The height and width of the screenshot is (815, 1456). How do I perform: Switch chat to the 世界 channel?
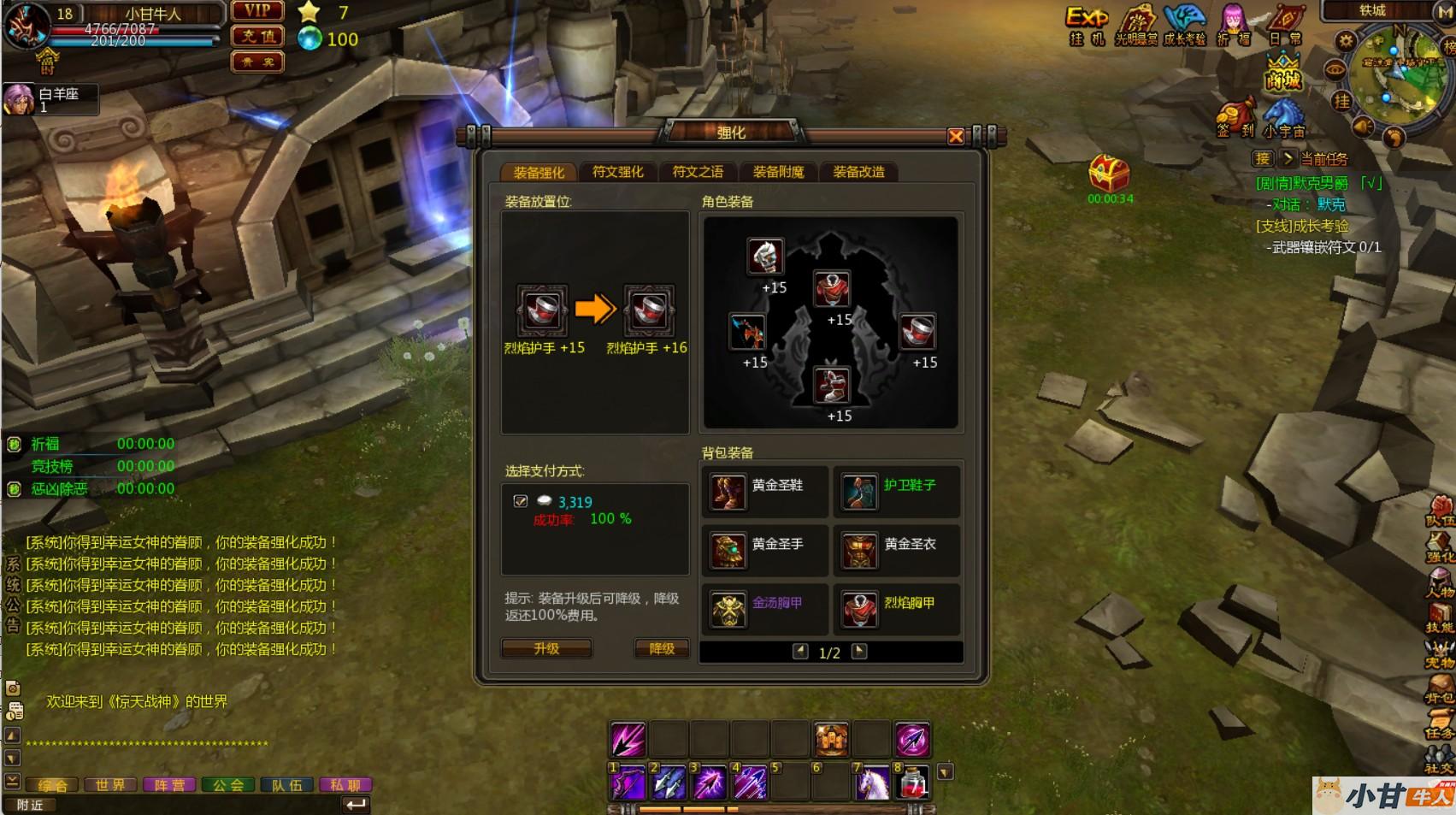pyautogui.click(x=110, y=785)
